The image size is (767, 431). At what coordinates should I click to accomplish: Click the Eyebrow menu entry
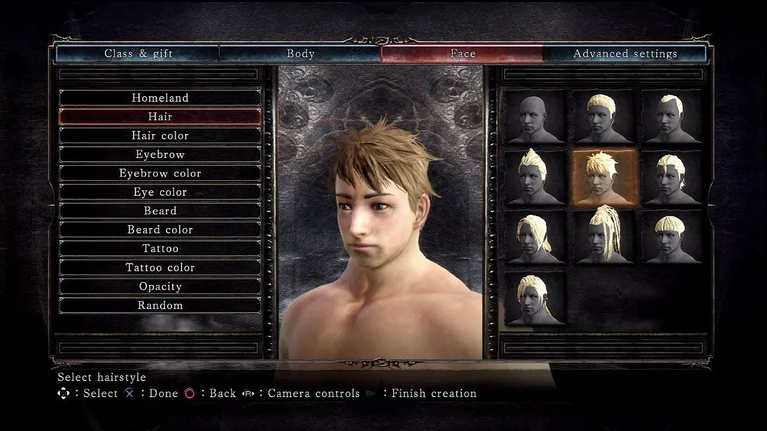click(160, 155)
